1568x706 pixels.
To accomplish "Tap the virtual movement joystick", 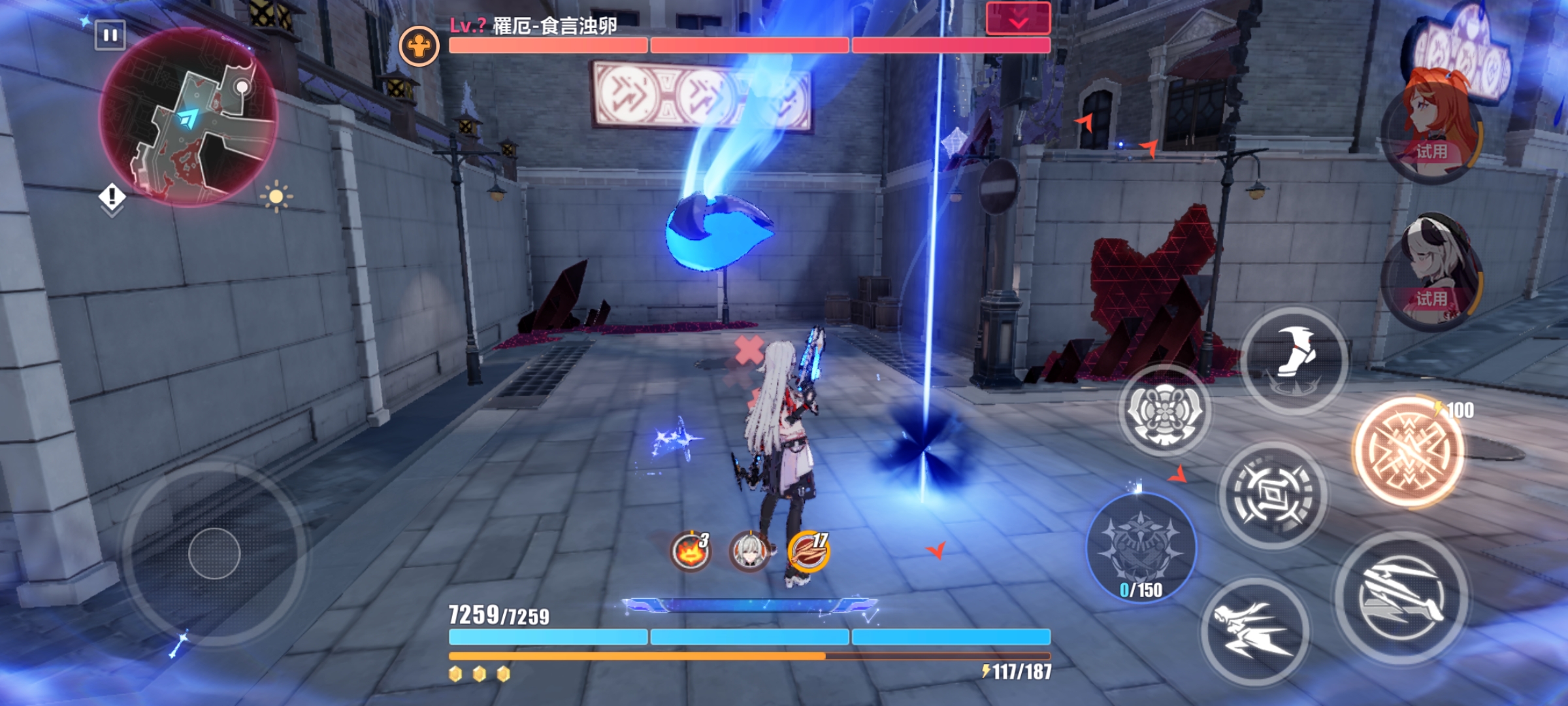I will tap(214, 554).
